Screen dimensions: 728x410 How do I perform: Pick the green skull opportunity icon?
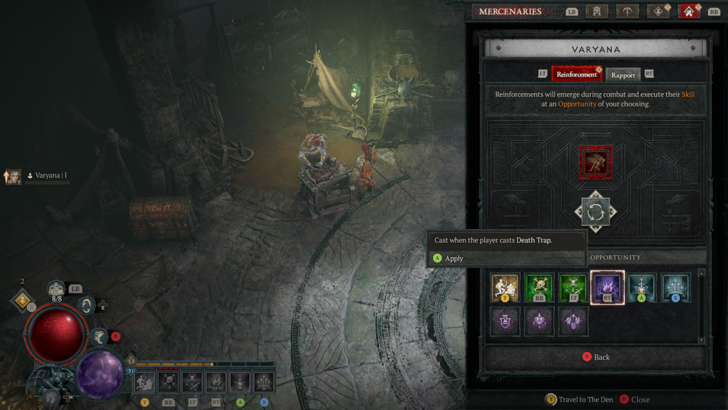pyautogui.click(x=539, y=288)
